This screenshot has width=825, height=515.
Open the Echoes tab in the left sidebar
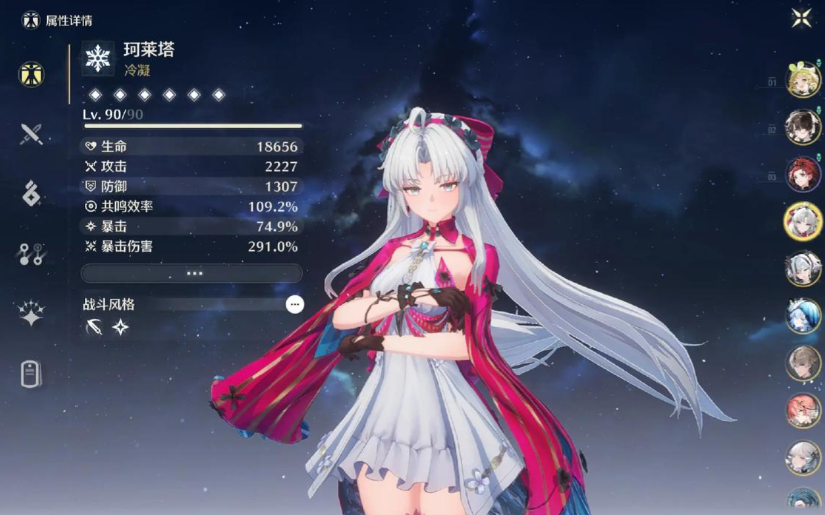click(x=31, y=193)
